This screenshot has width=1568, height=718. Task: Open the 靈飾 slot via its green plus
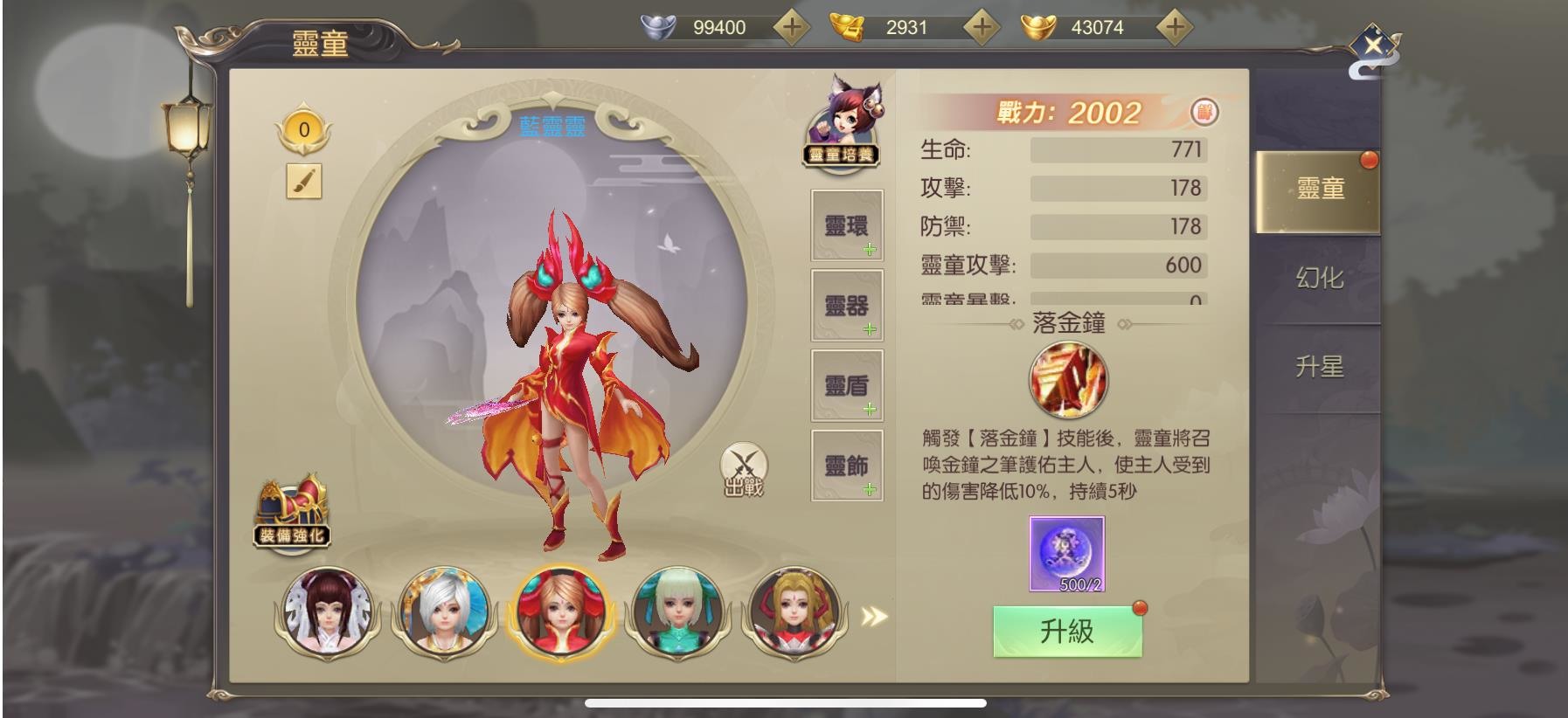tap(869, 490)
